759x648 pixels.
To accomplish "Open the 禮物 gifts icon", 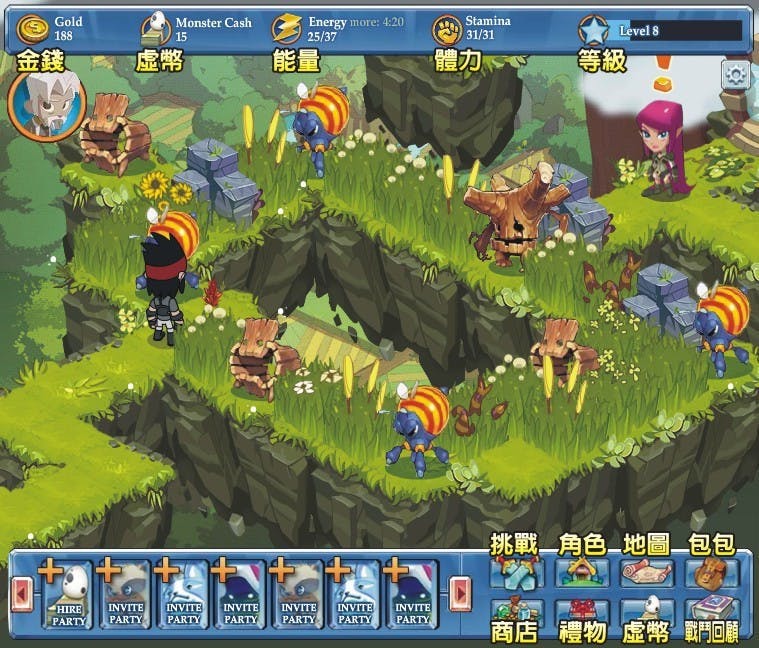I will (x=582, y=612).
